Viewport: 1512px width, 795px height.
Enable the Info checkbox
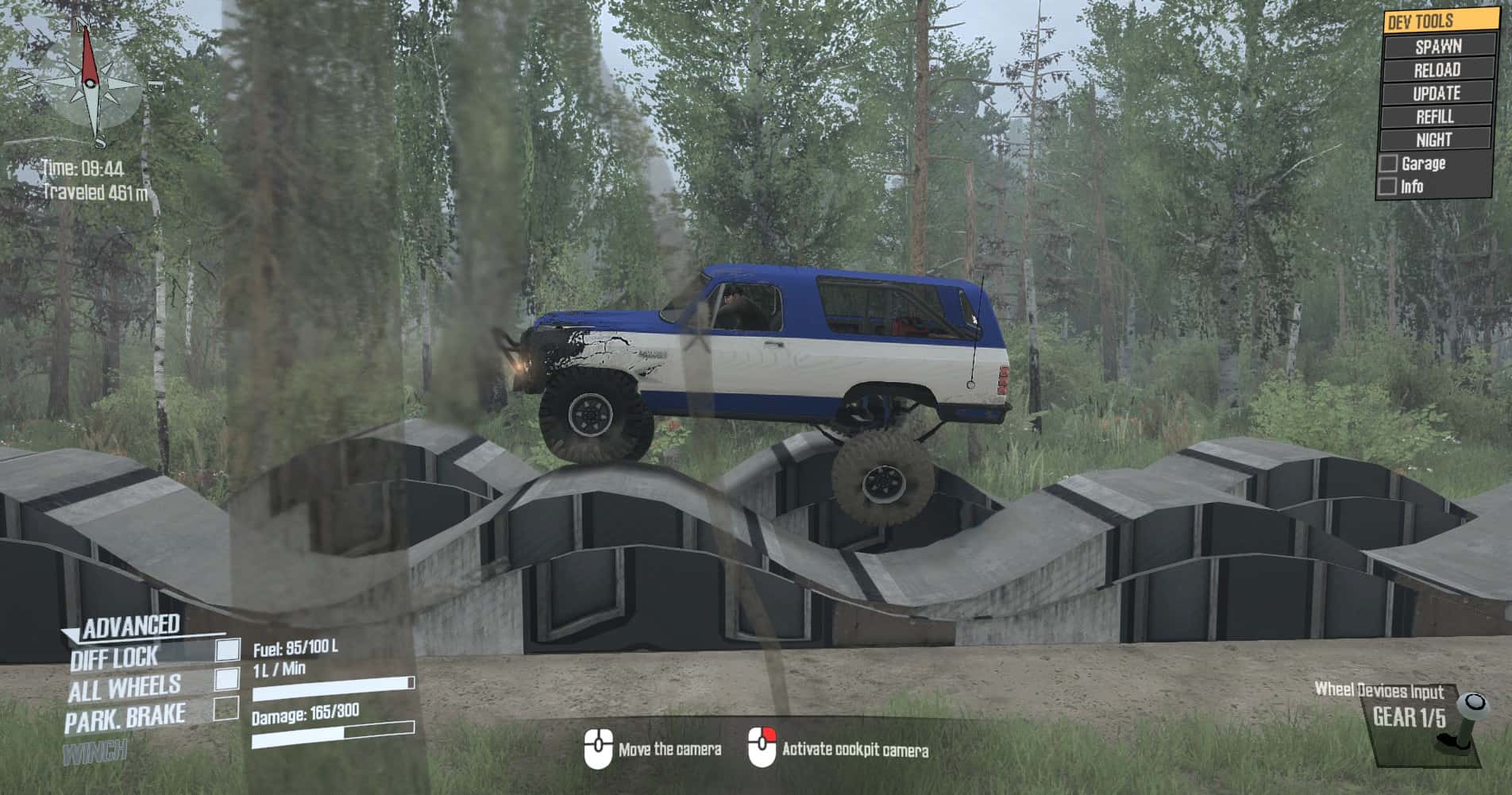tap(1388, 187)
